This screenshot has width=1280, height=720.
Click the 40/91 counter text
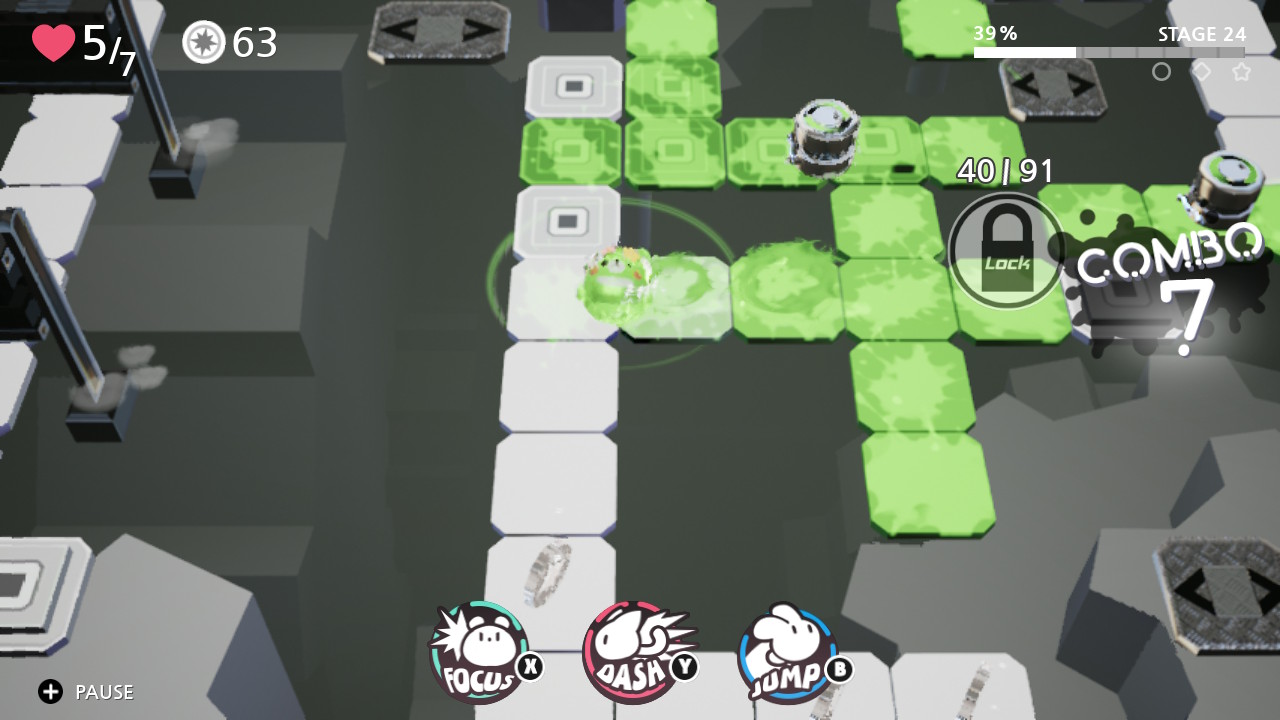point(1004,170)
